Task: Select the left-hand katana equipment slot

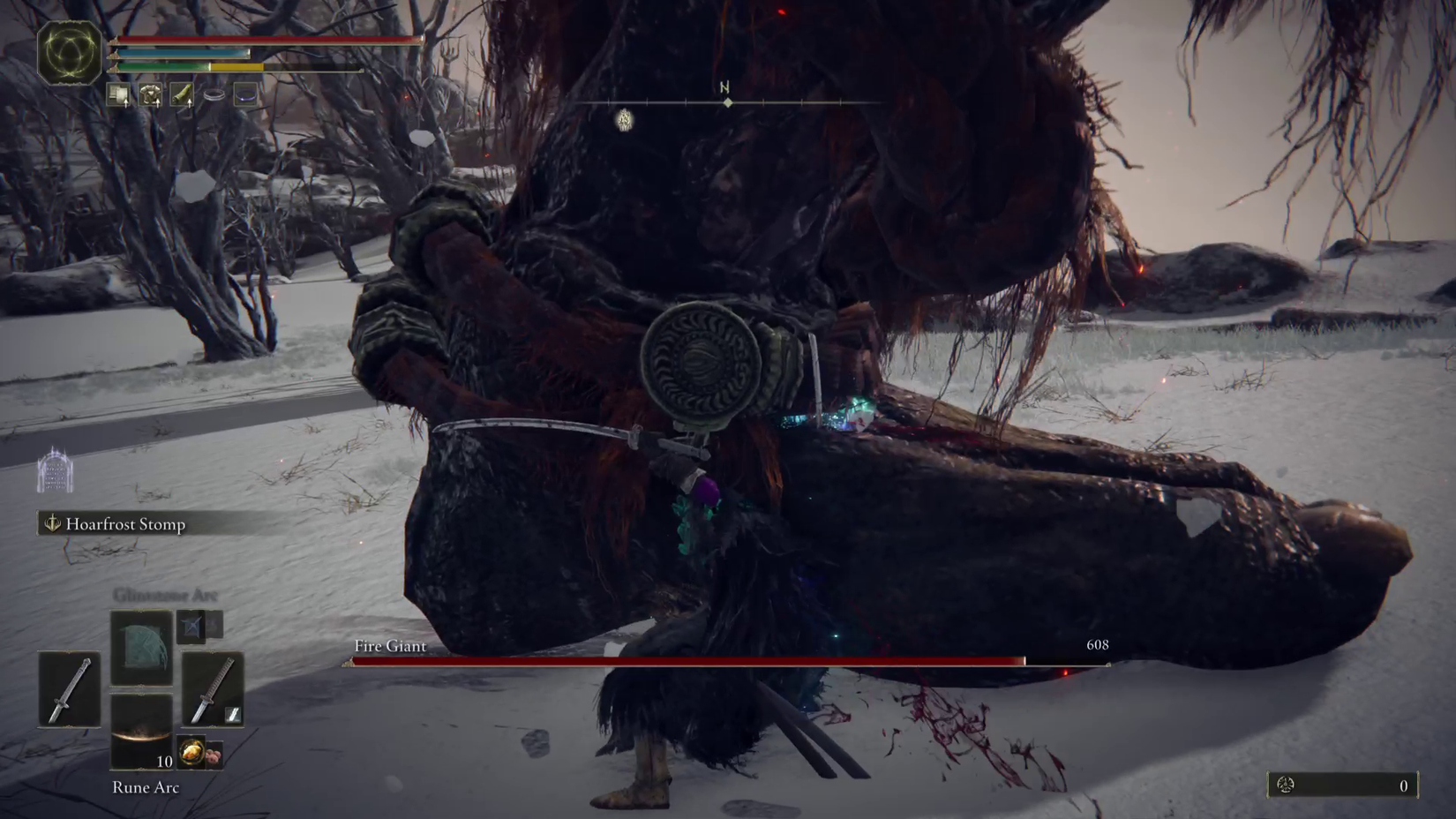Action: coord(69,687)
